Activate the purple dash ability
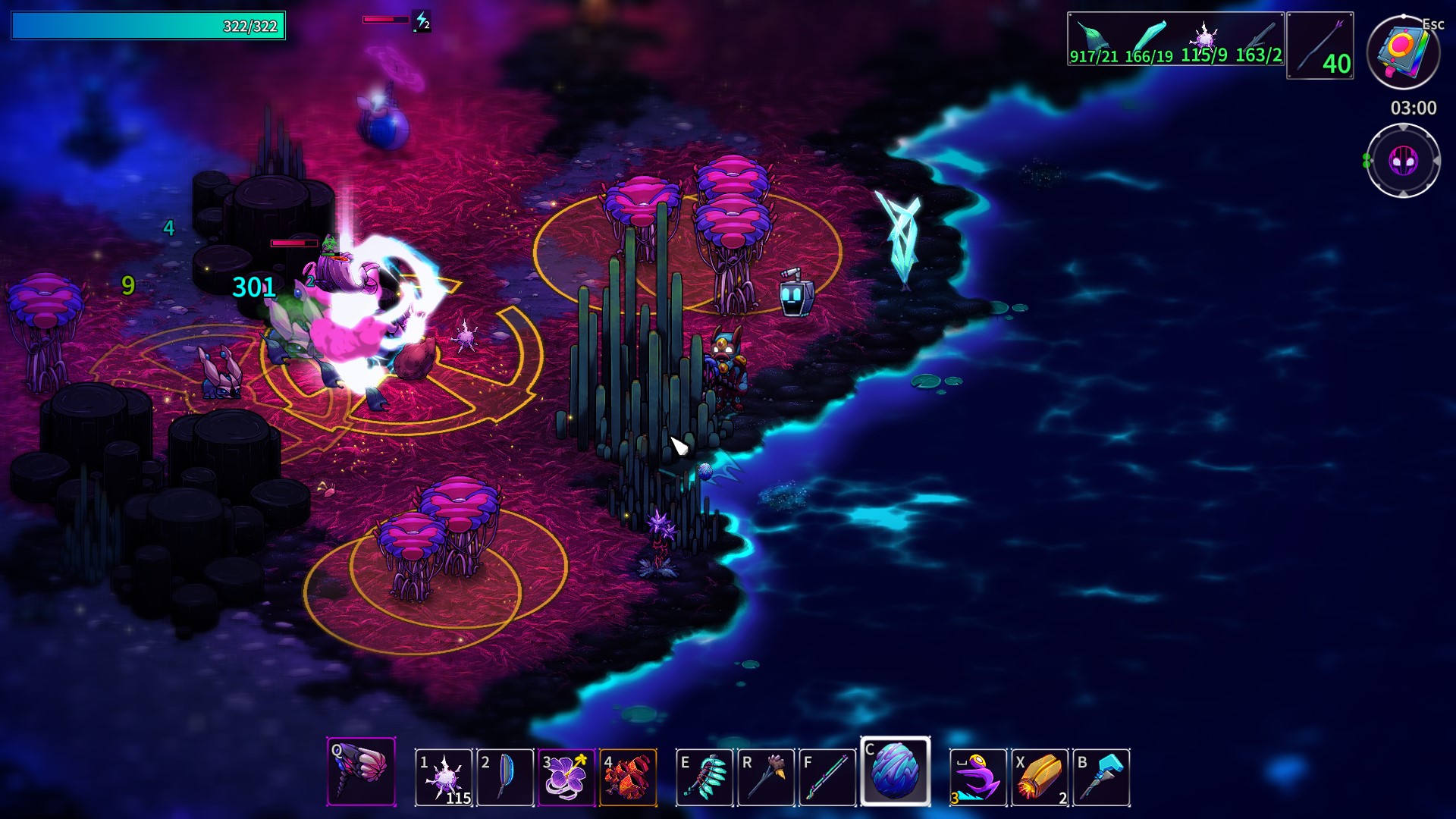The width and height of the screenshot is (1456, 819). click(x=978, y=777)
